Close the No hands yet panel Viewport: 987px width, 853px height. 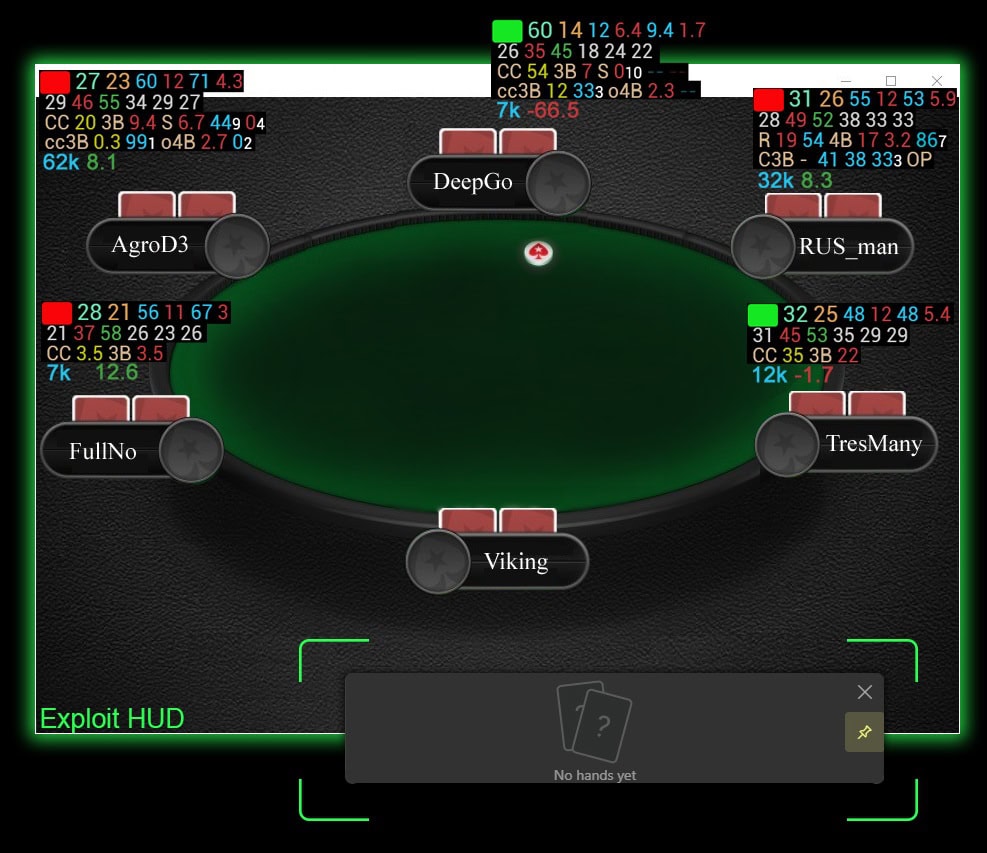tap(865, 692)
